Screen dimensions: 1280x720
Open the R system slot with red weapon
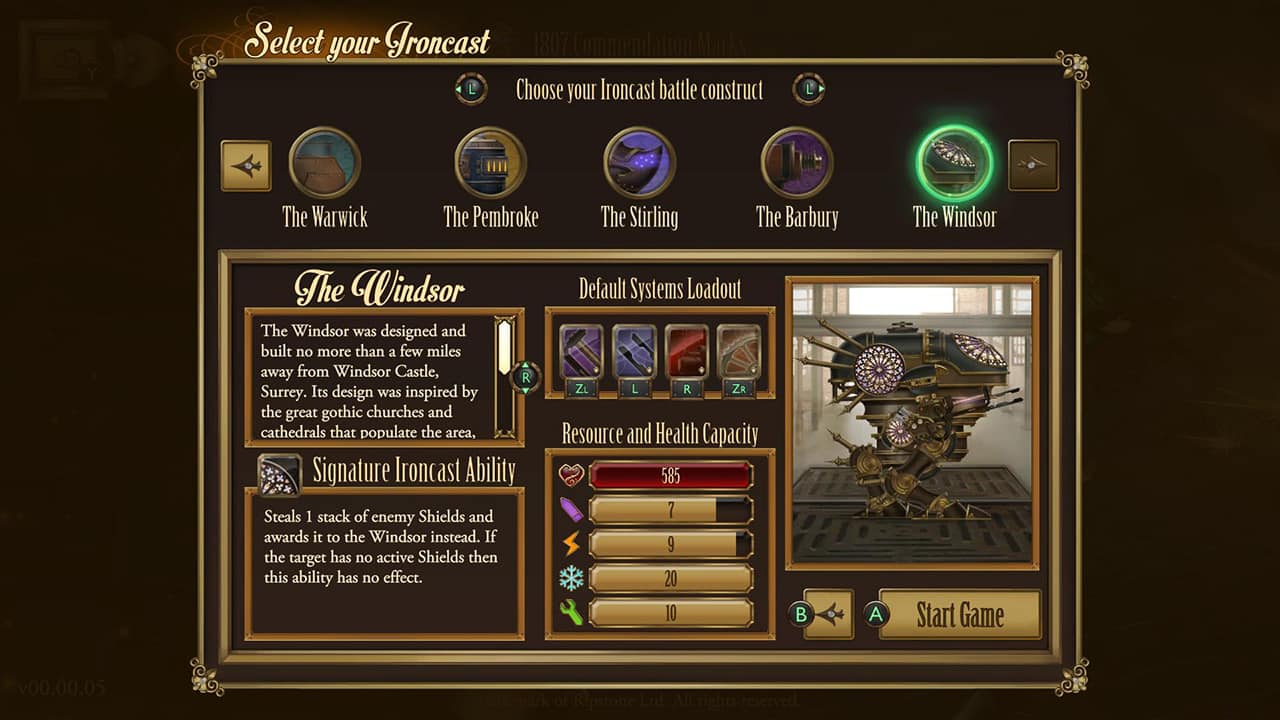[688, 350]
